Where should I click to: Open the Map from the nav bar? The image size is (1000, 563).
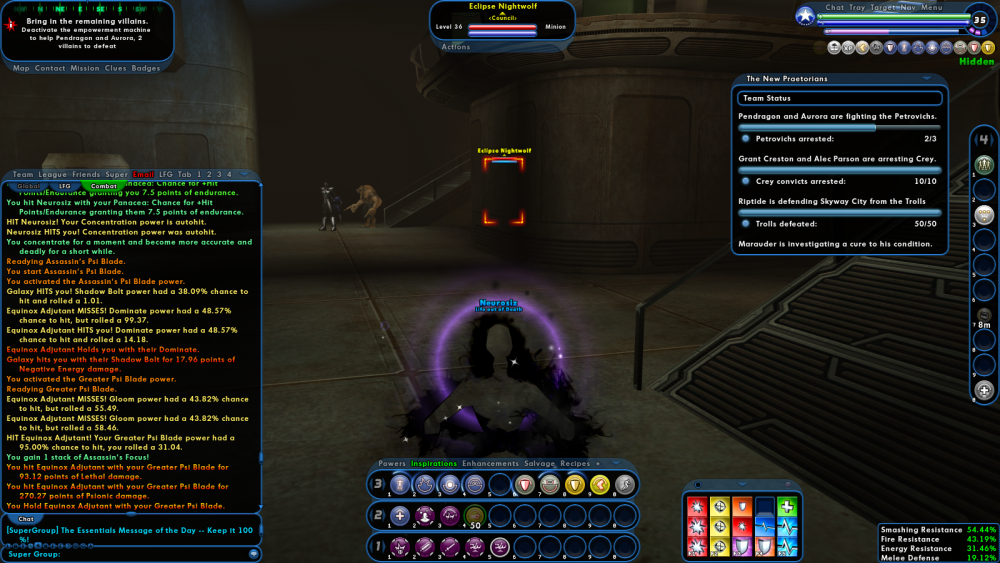[x=21, y=68]
